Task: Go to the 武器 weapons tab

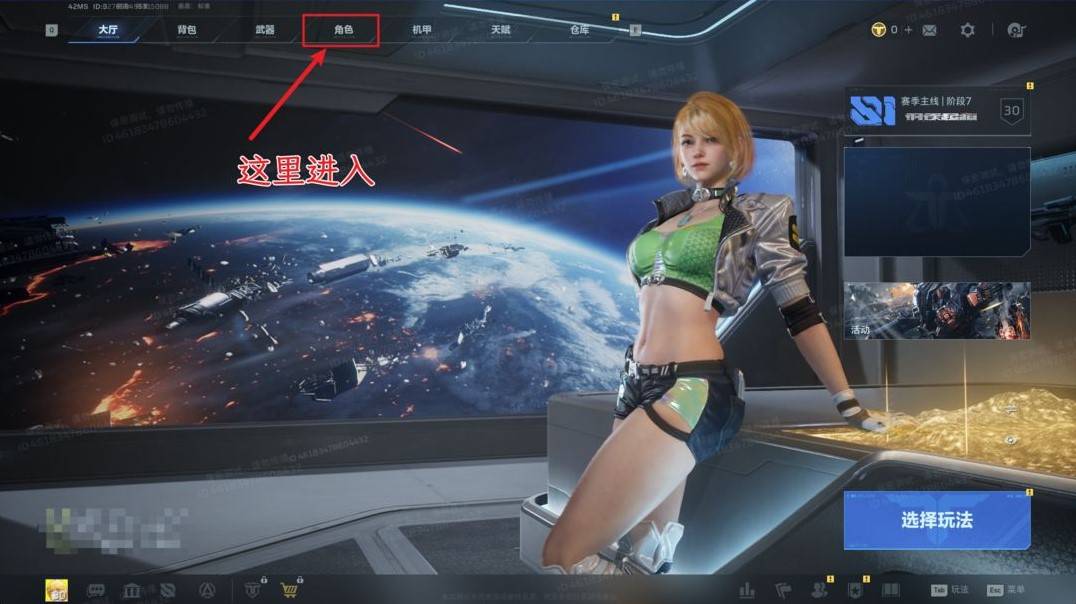Action: tap(265, 30)
